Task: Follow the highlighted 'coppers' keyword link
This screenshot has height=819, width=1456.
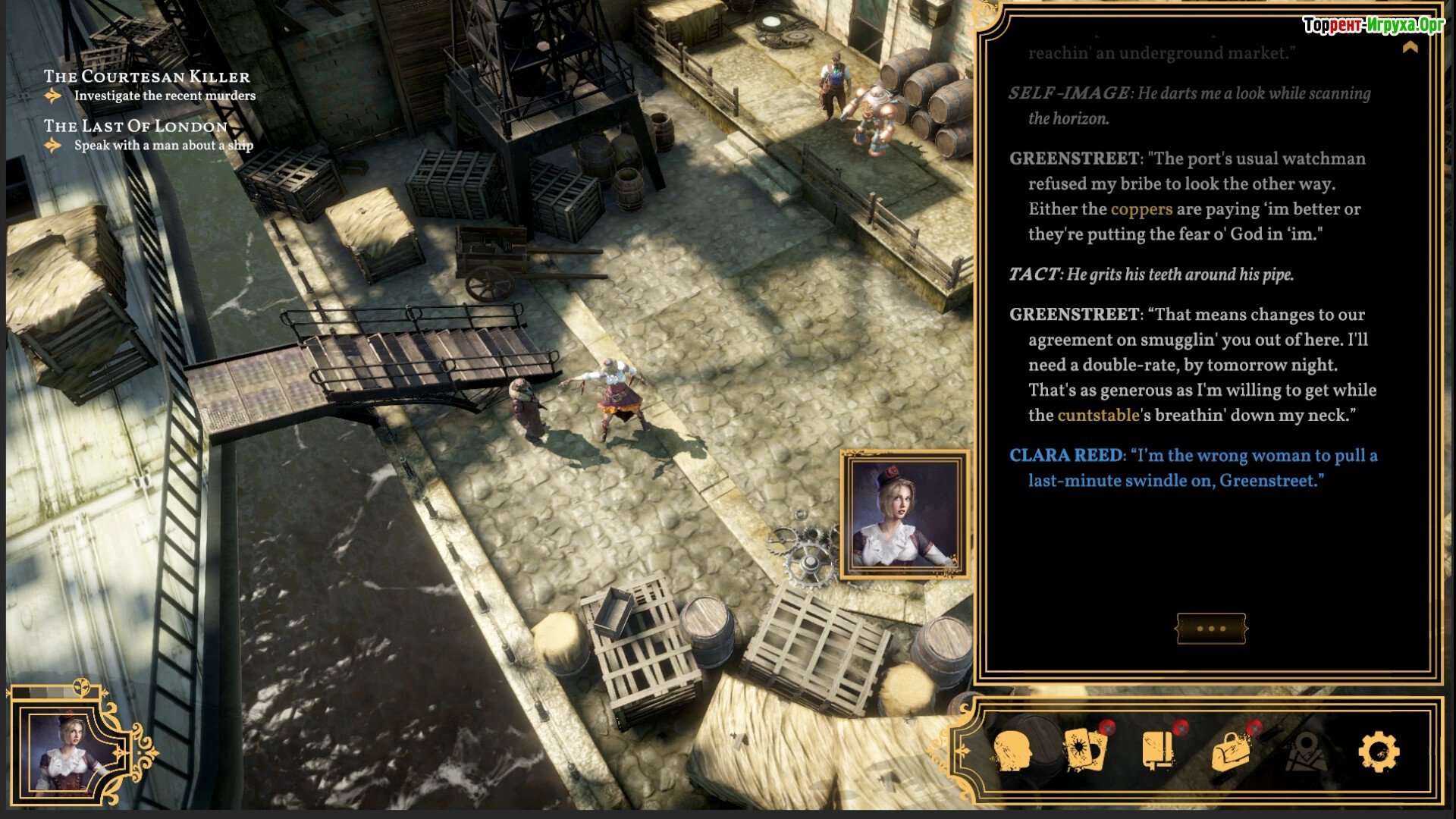Action: 1141,209
